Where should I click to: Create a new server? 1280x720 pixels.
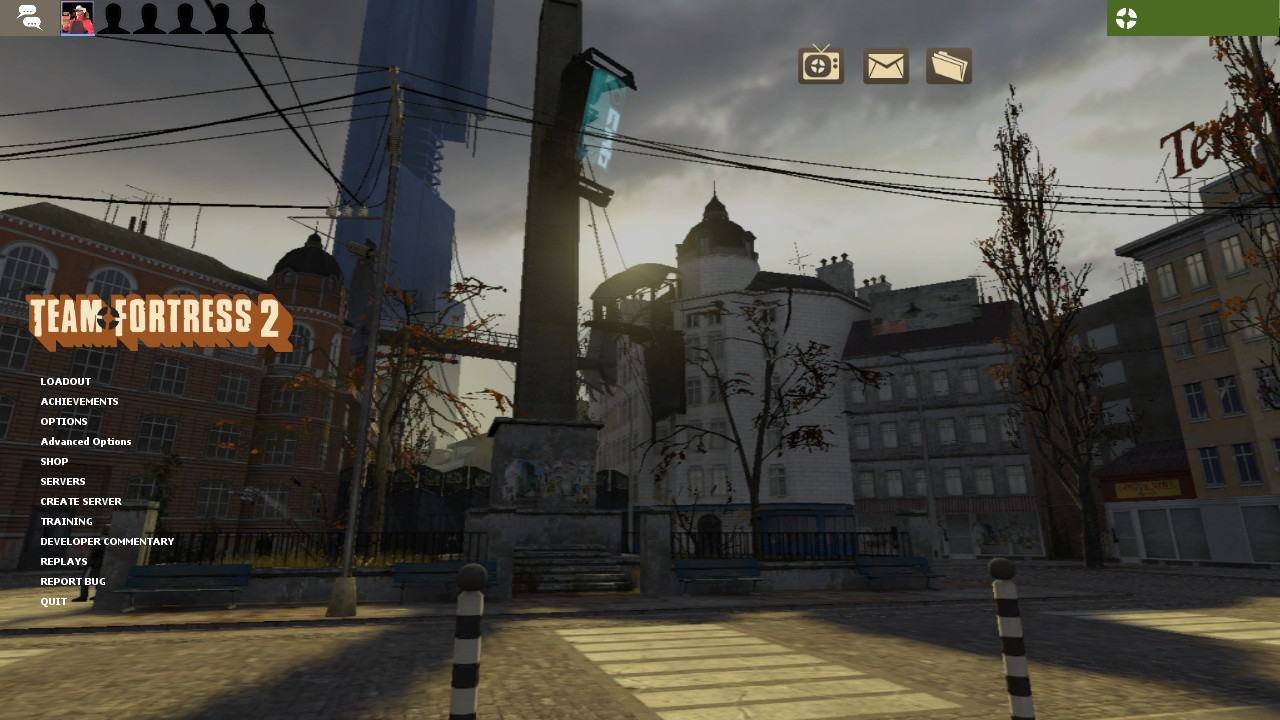[x=80, y=501]
